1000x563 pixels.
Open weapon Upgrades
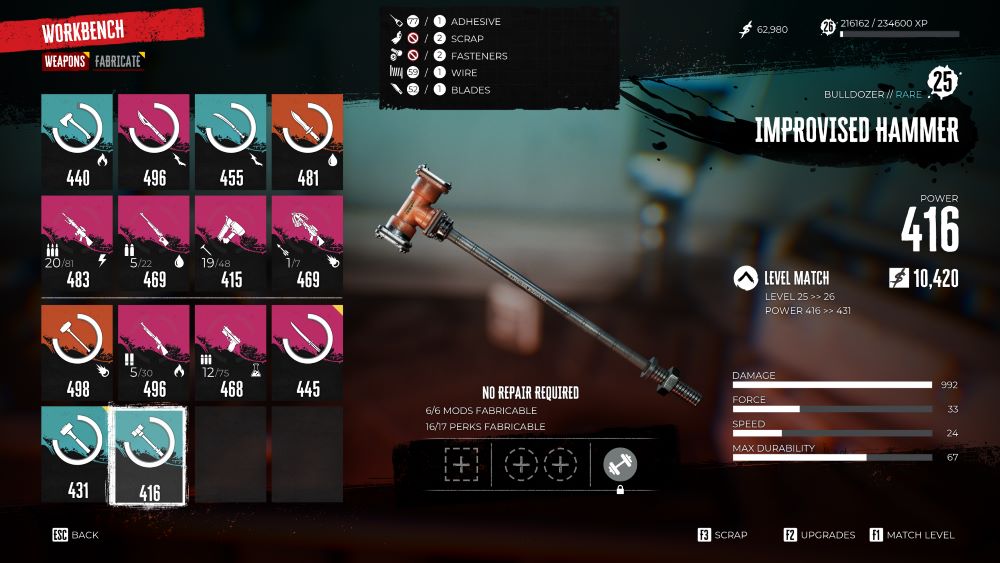(819, 535)
